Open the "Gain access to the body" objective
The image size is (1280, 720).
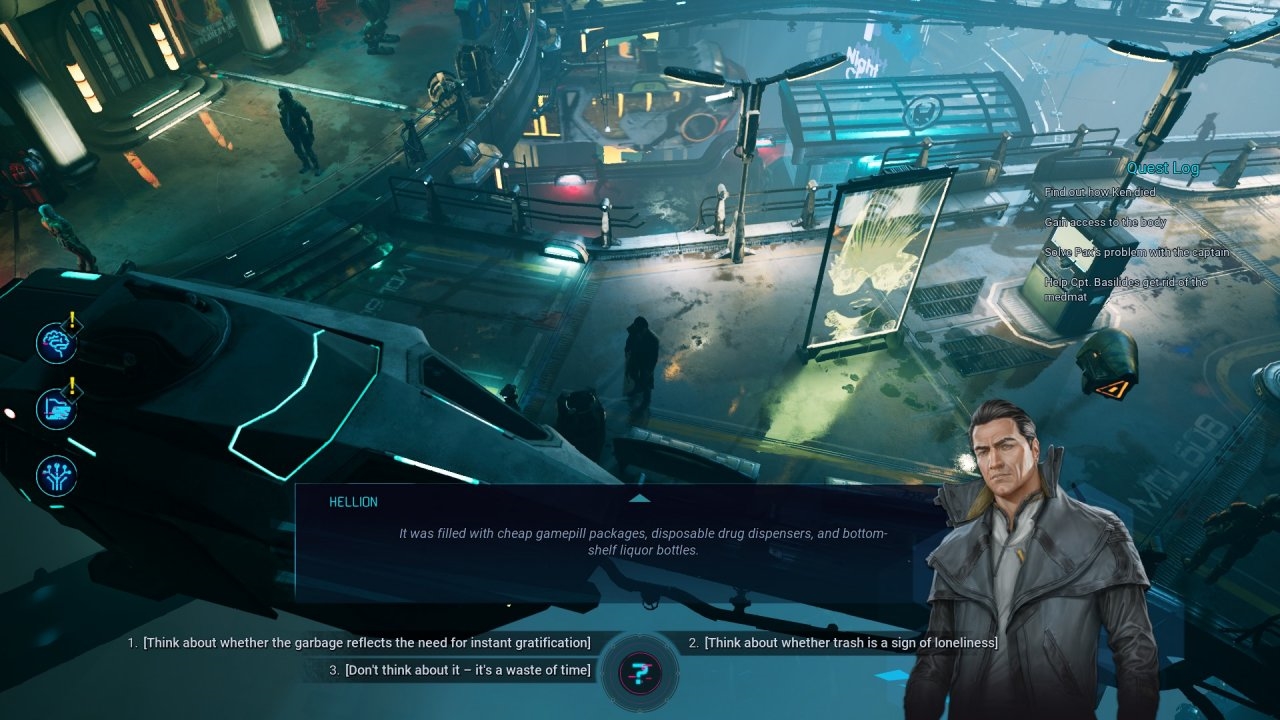pyautogui.click(x=1105, y=222)
